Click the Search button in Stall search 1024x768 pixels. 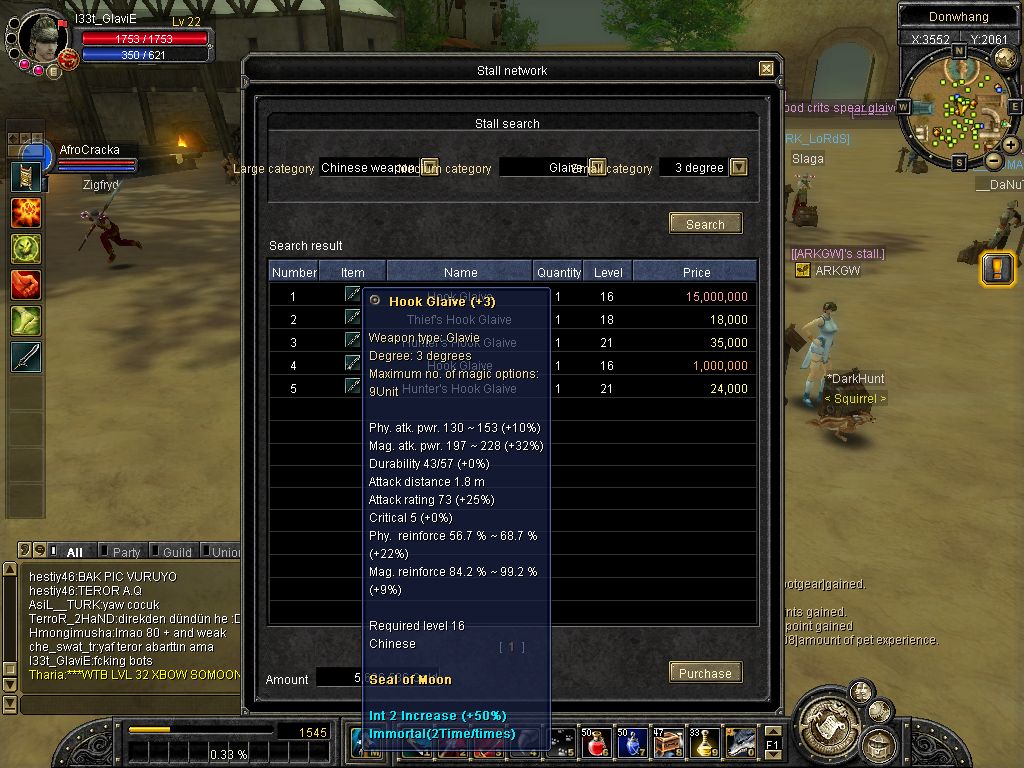click(705, 224)
